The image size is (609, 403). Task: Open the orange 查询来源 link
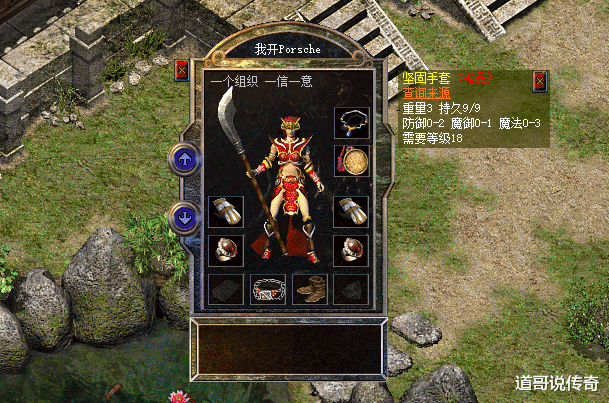click(x=428, y=93)
